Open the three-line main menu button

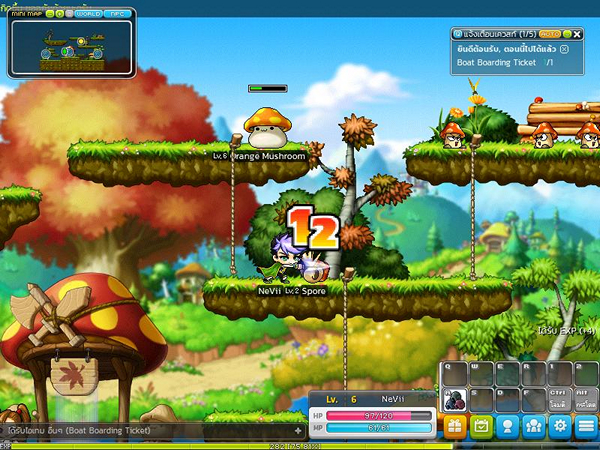586,427
